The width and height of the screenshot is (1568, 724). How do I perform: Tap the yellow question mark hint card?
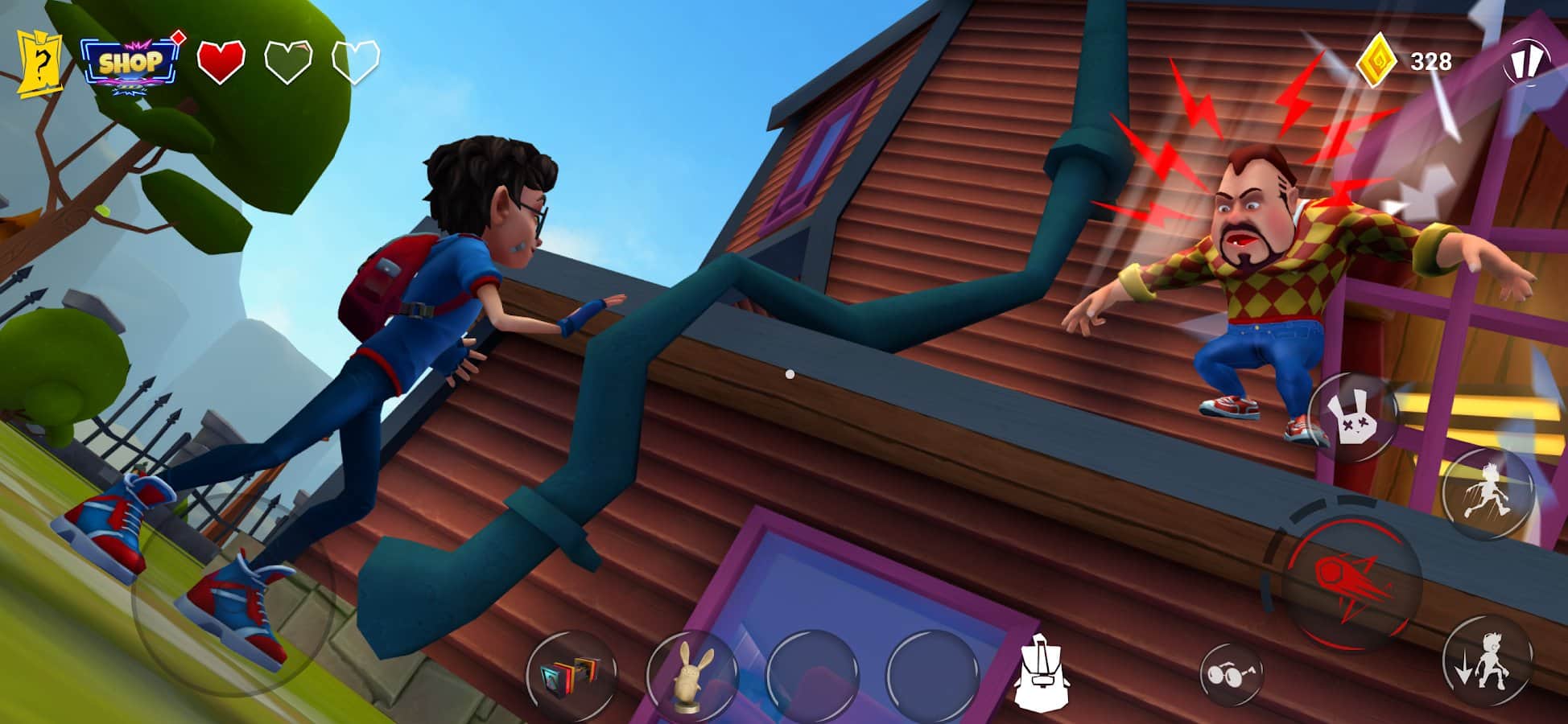tap(39, 63)
